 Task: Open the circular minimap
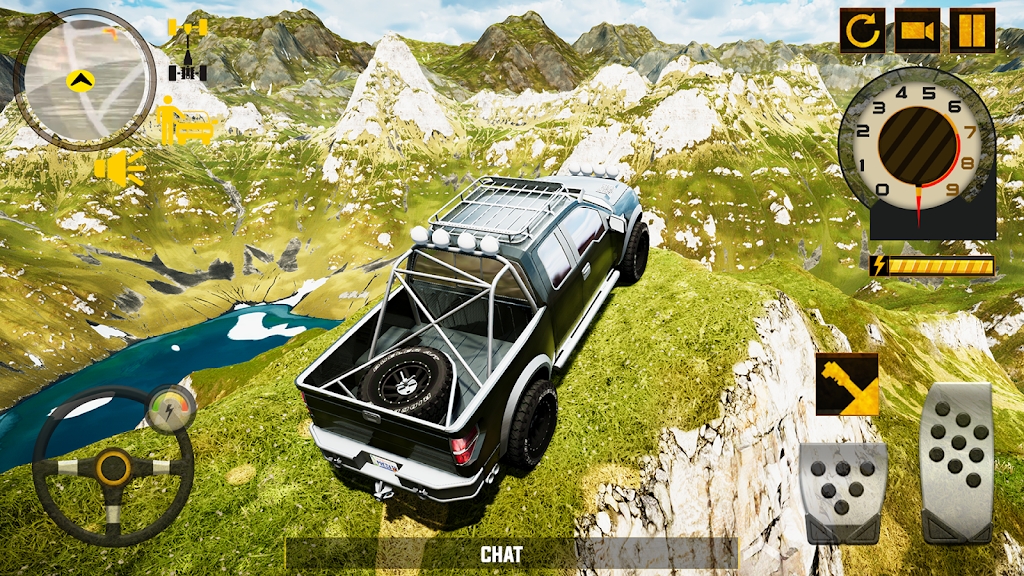(x=85, y=79)
